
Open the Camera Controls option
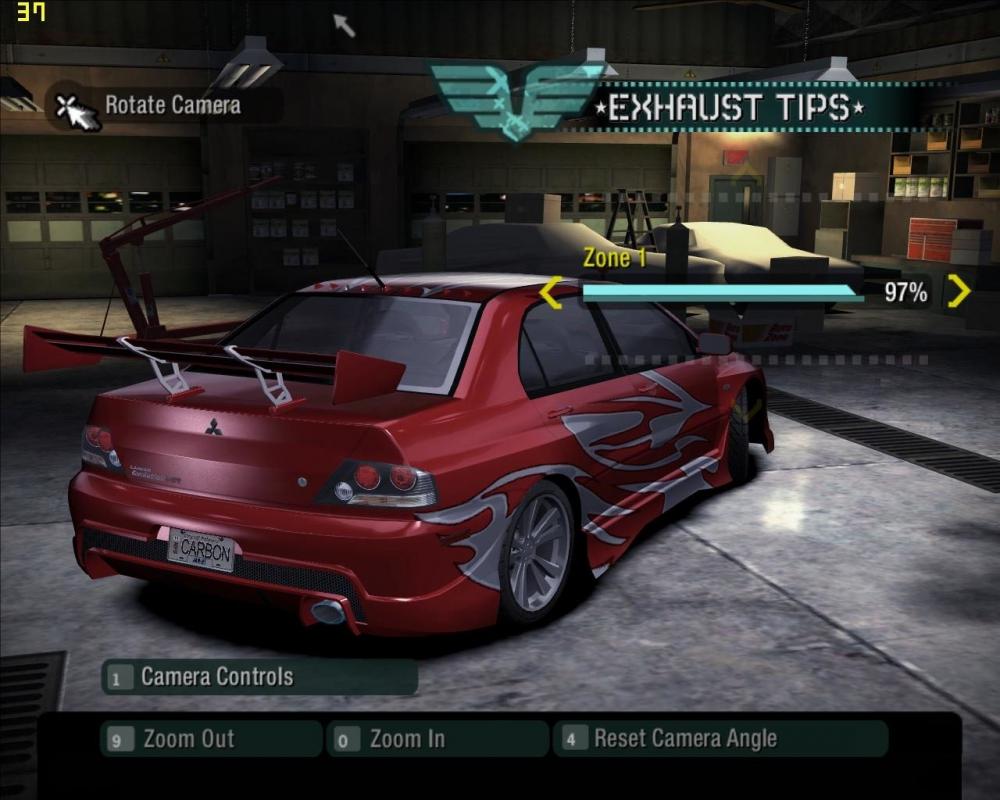(x=259, y=677)
